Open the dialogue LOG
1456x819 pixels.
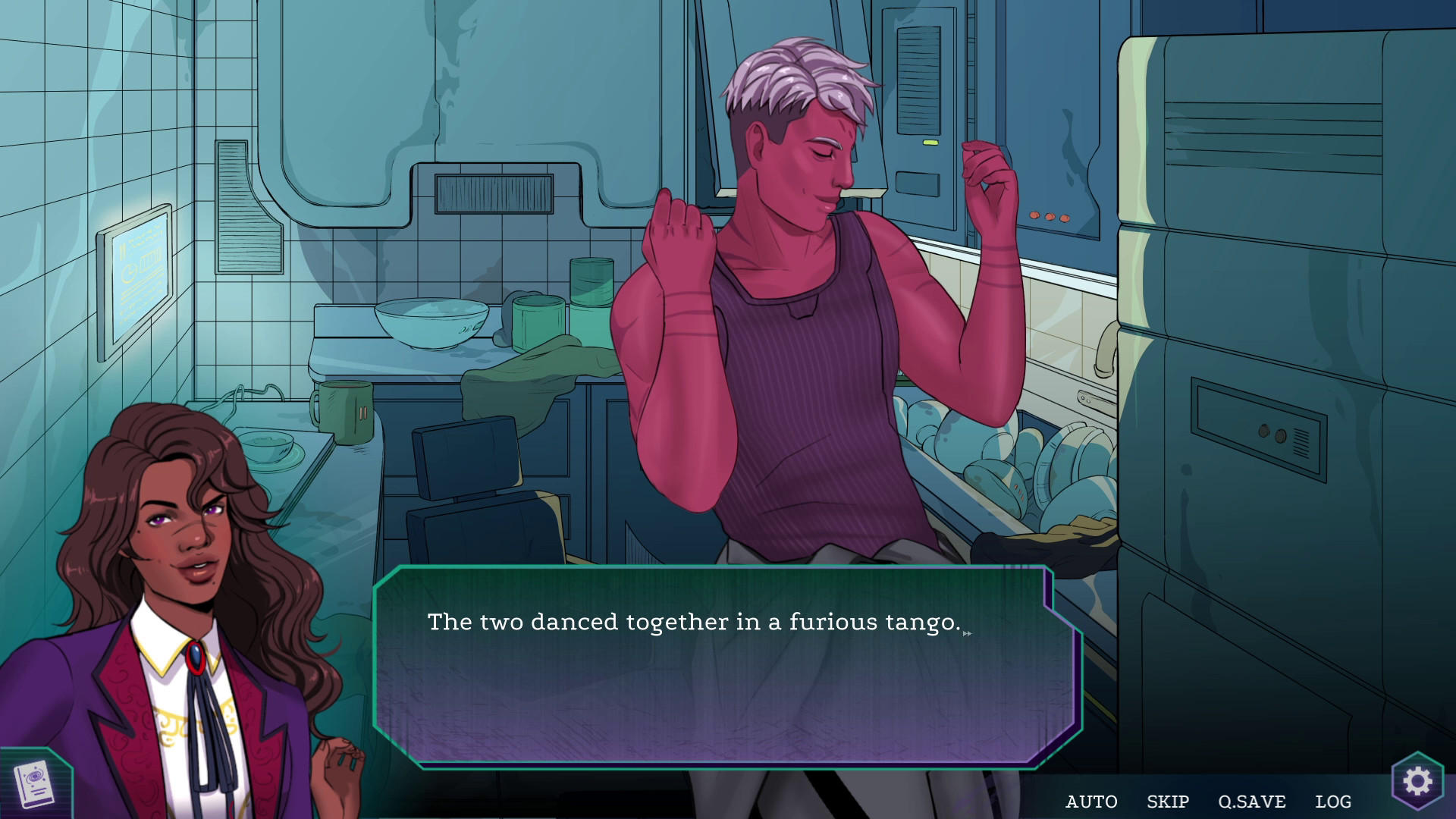1333,802
